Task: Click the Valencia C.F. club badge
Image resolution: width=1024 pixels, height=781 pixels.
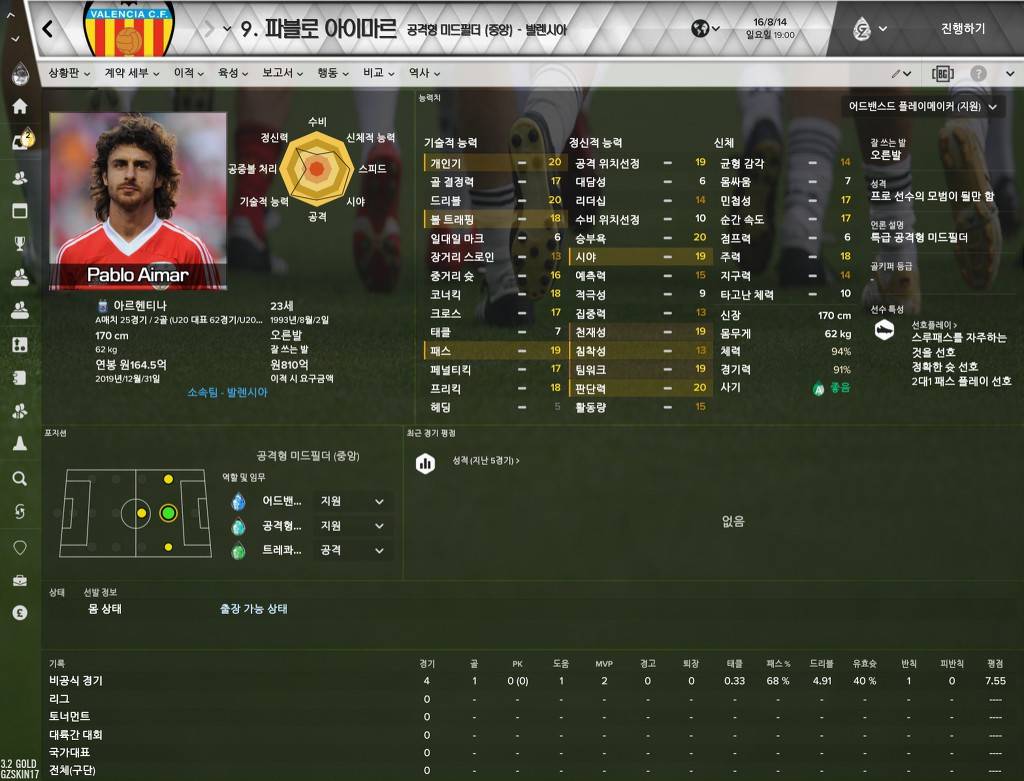Action: [127, 30]
